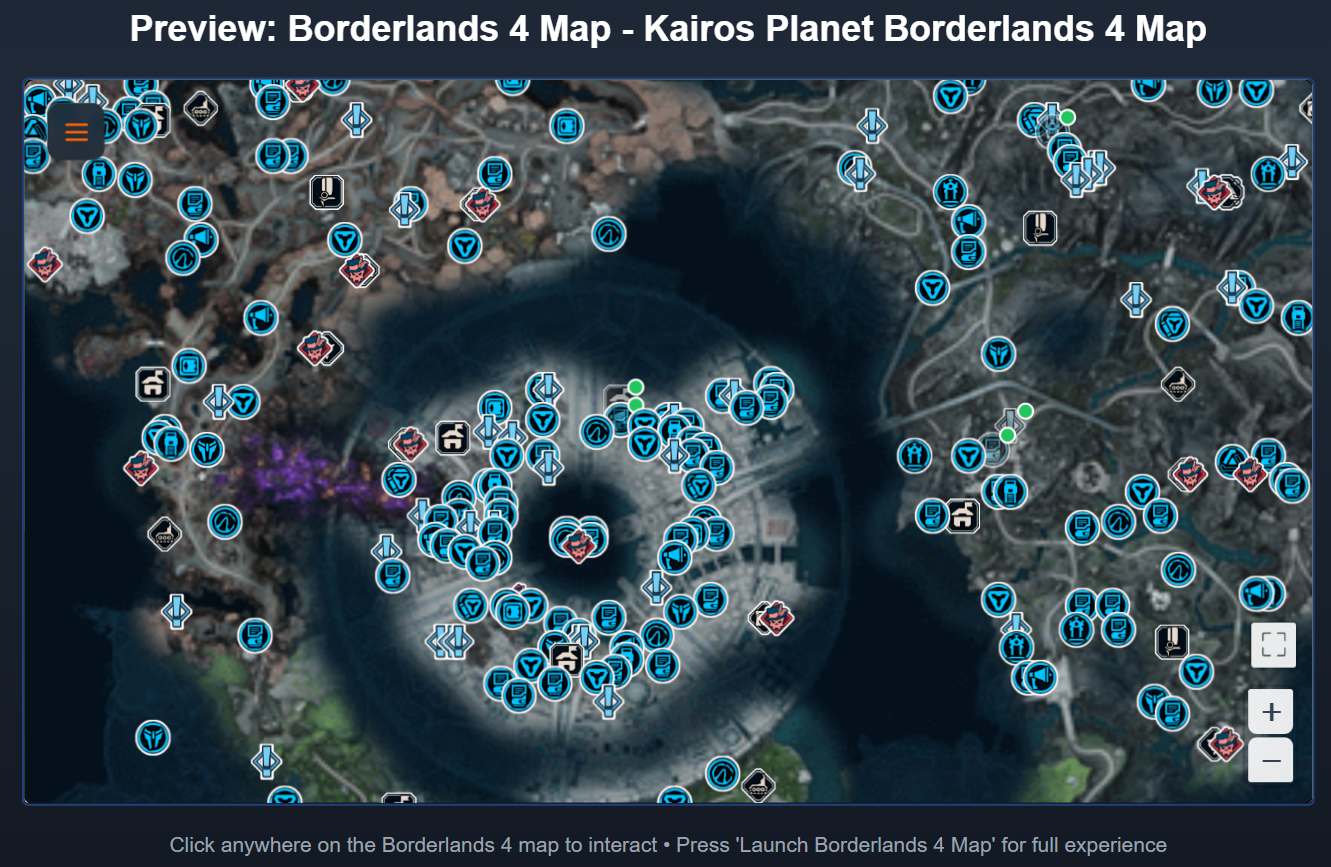Zoom out using the minus control

(1270, 760)
